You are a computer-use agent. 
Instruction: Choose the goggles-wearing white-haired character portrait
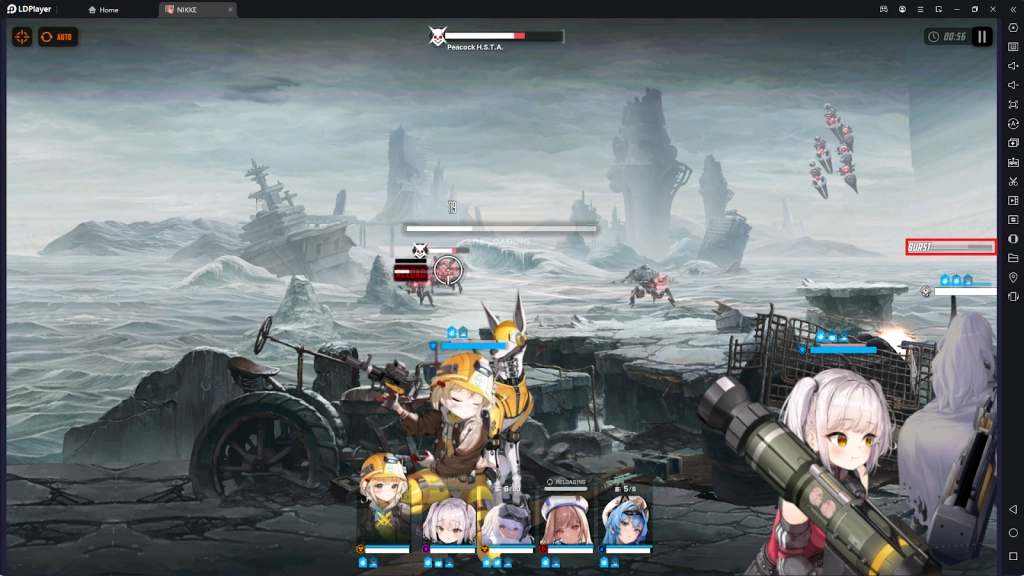(x=506, y=520)
